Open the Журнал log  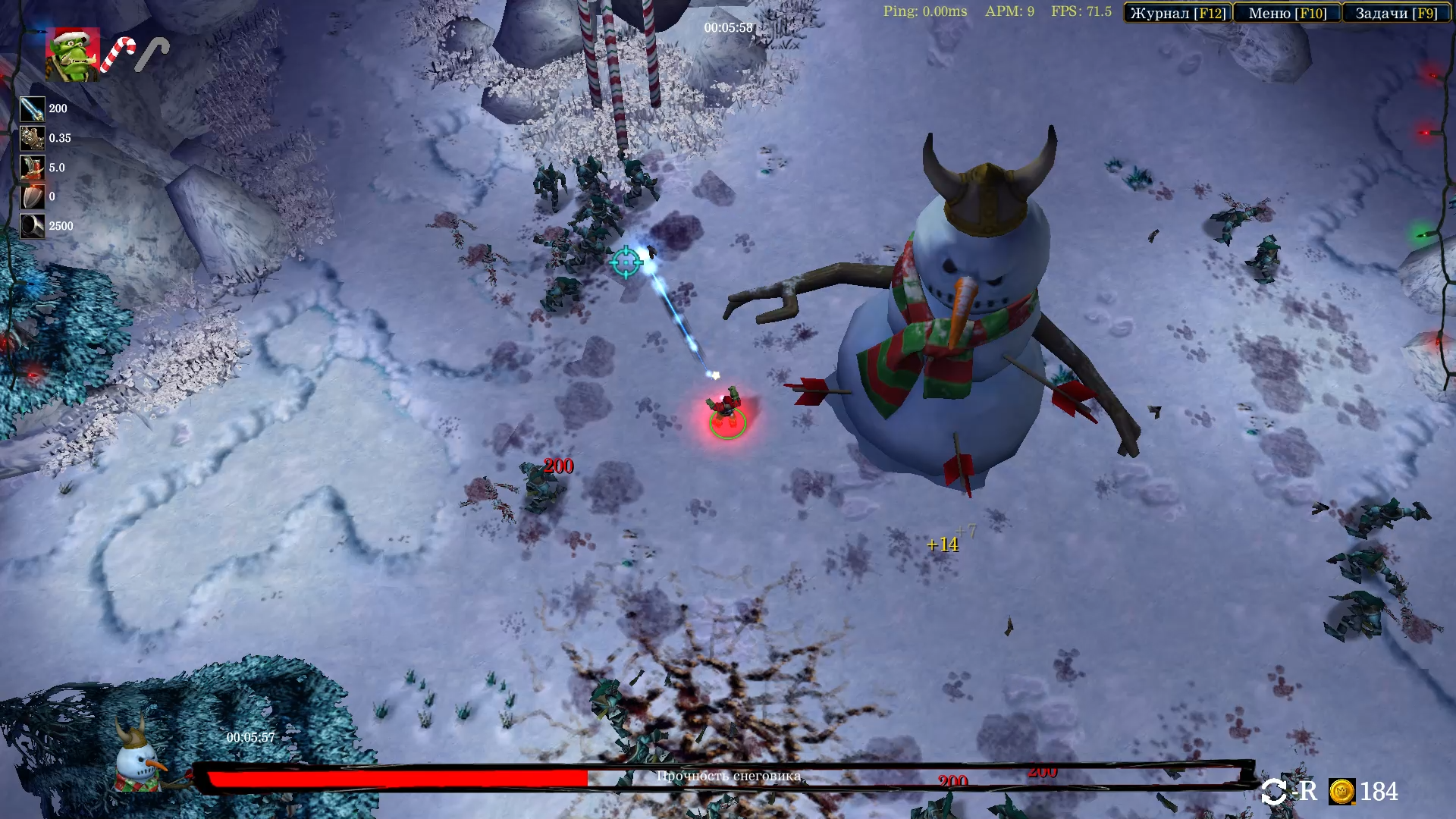click(1178, 13)
